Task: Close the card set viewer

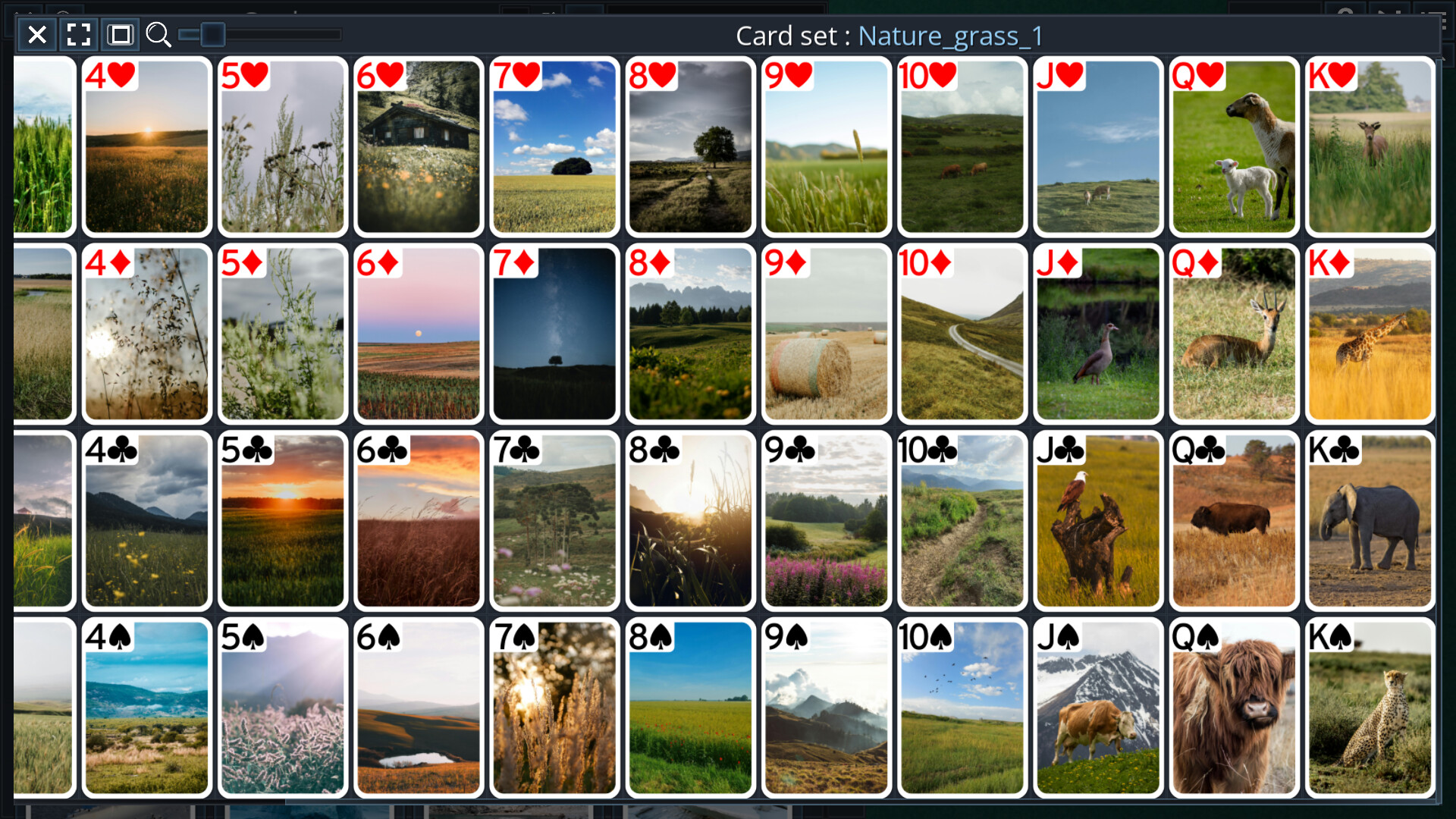Action: [36, 34]
